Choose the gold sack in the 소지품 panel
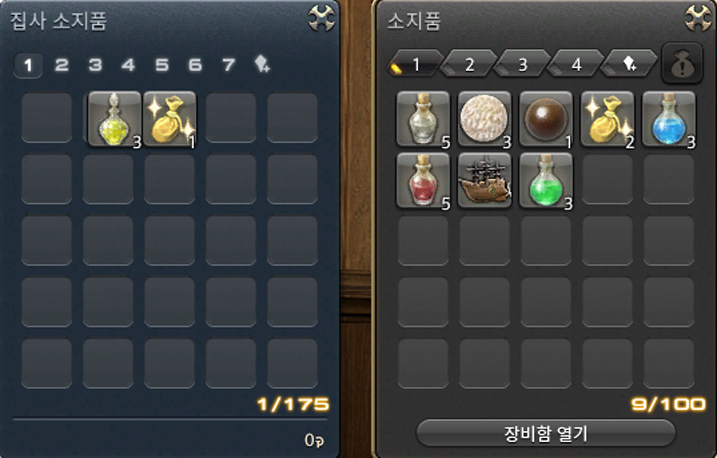The width and height of the screenshot is (717, 458). coord(607,117)
